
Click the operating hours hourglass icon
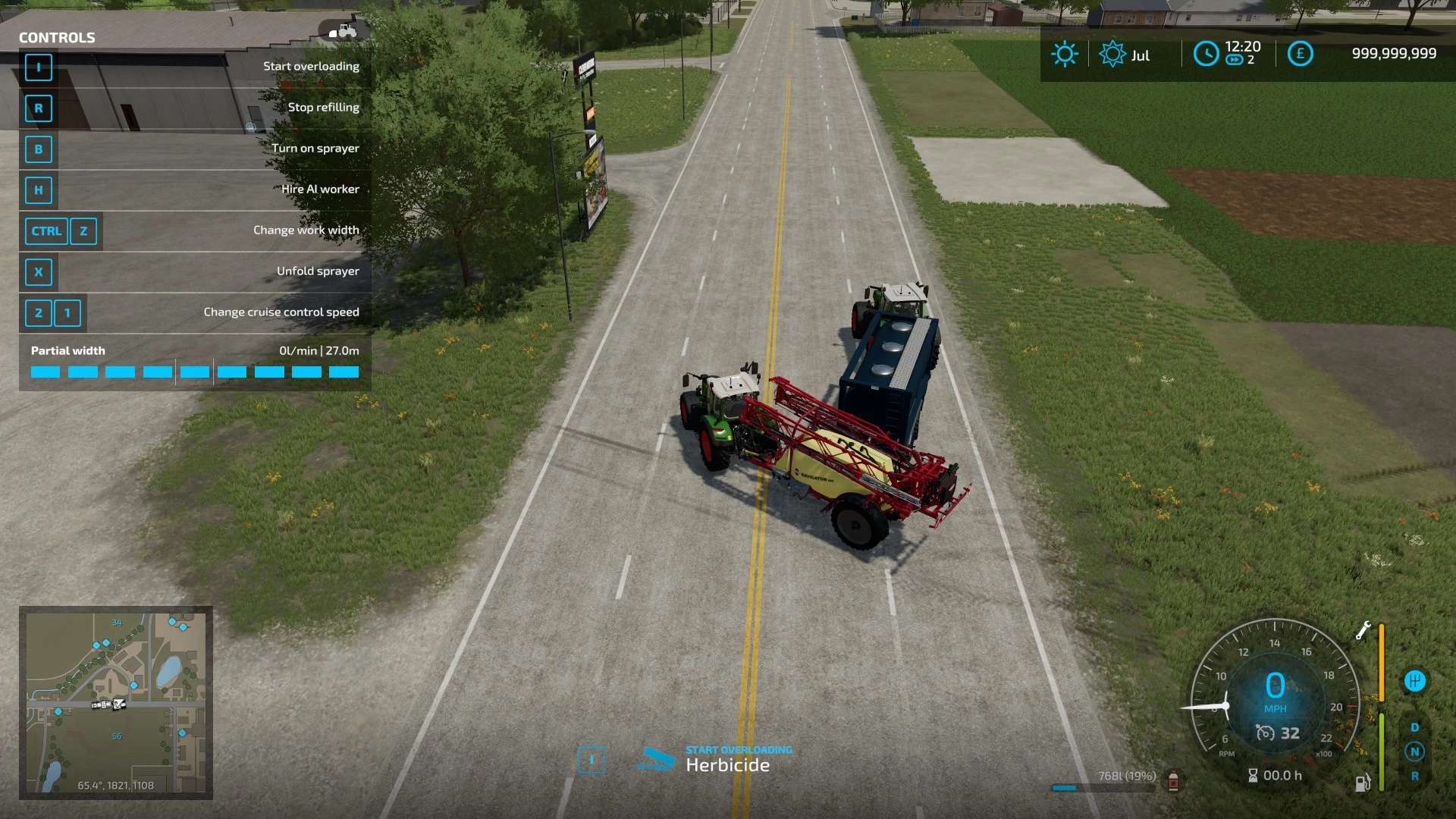1253,775
